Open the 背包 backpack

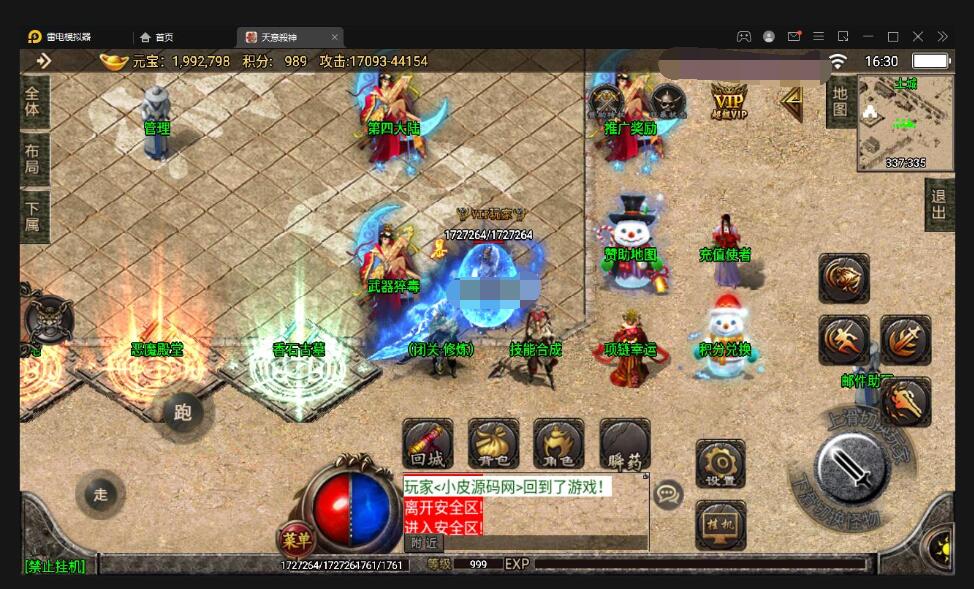[x=493, y=443]
